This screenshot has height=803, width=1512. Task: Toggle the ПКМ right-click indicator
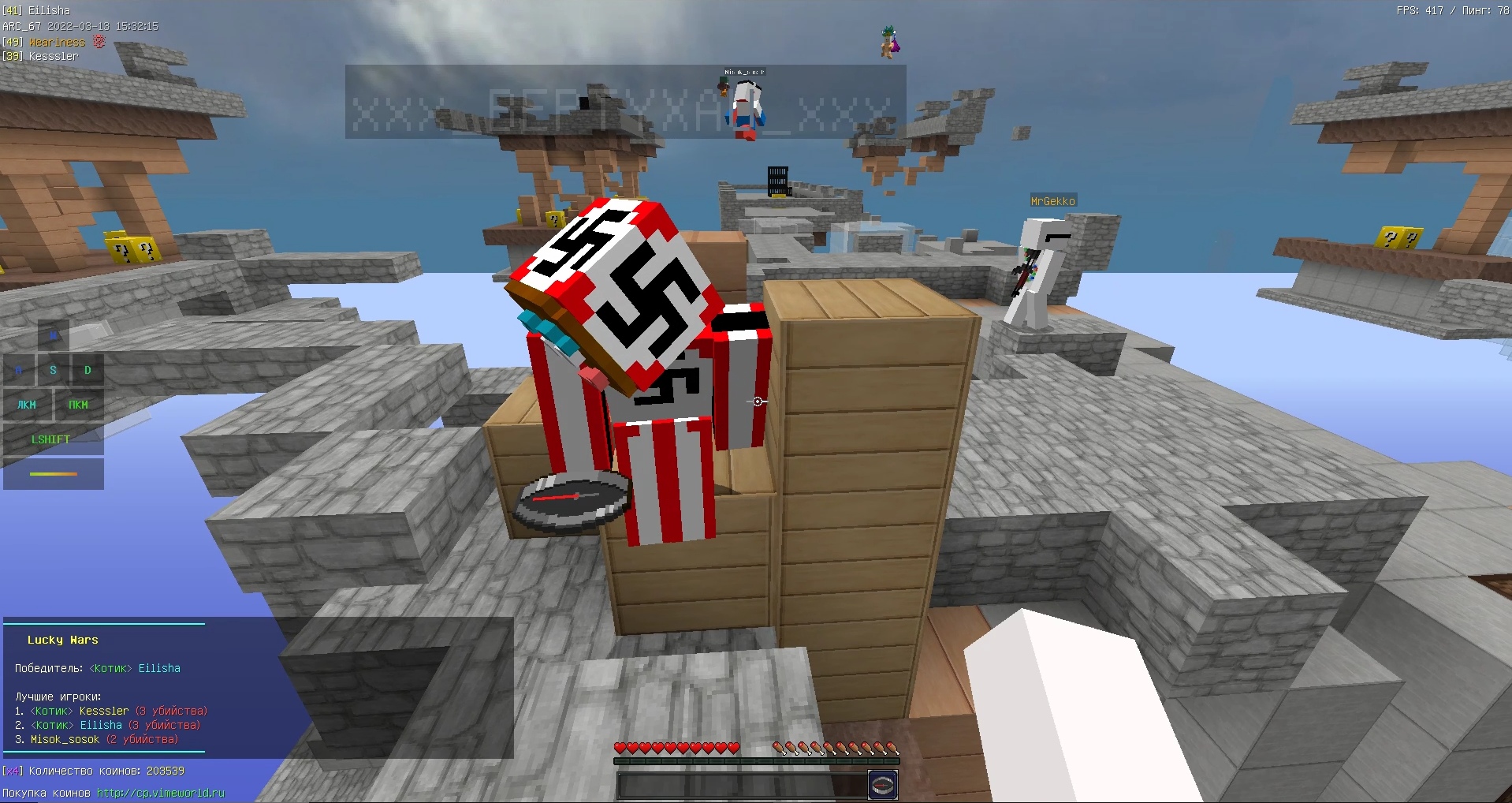point(77,405)
